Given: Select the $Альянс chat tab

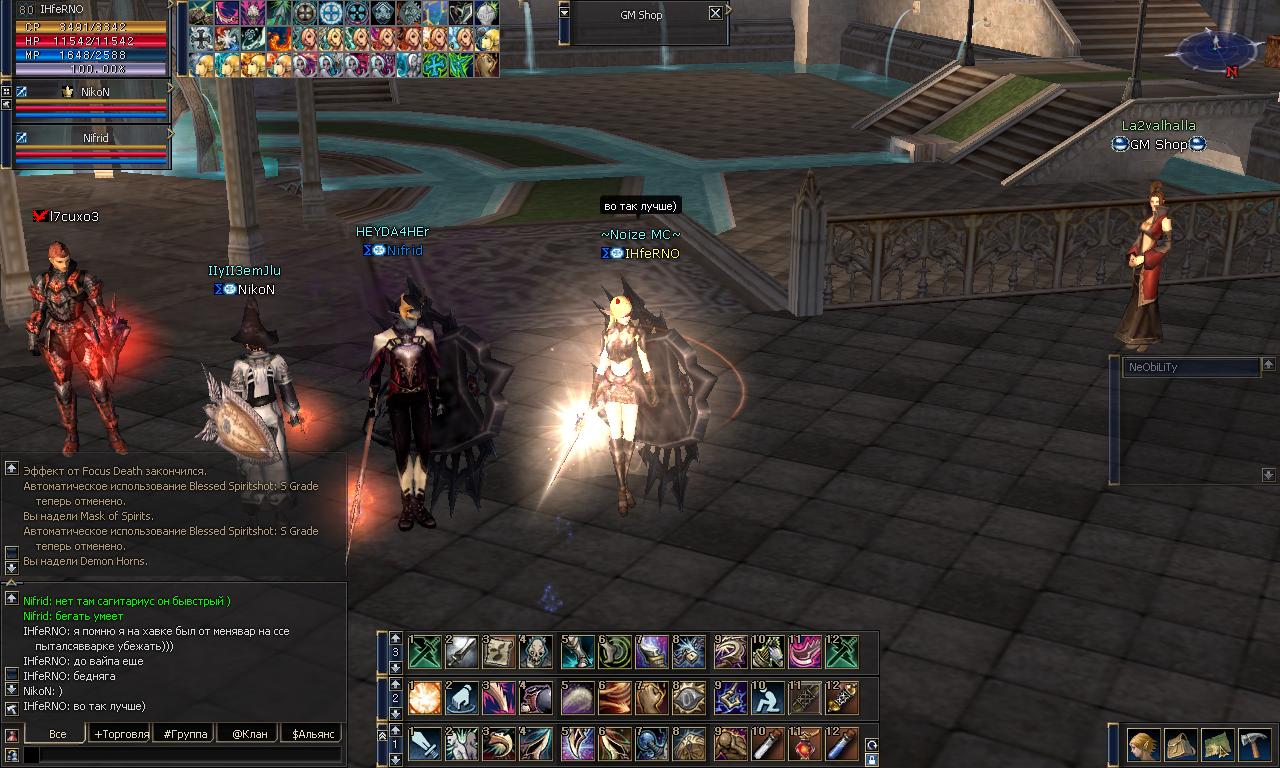Looking at the screenshot, I should (x=311, y=734).
